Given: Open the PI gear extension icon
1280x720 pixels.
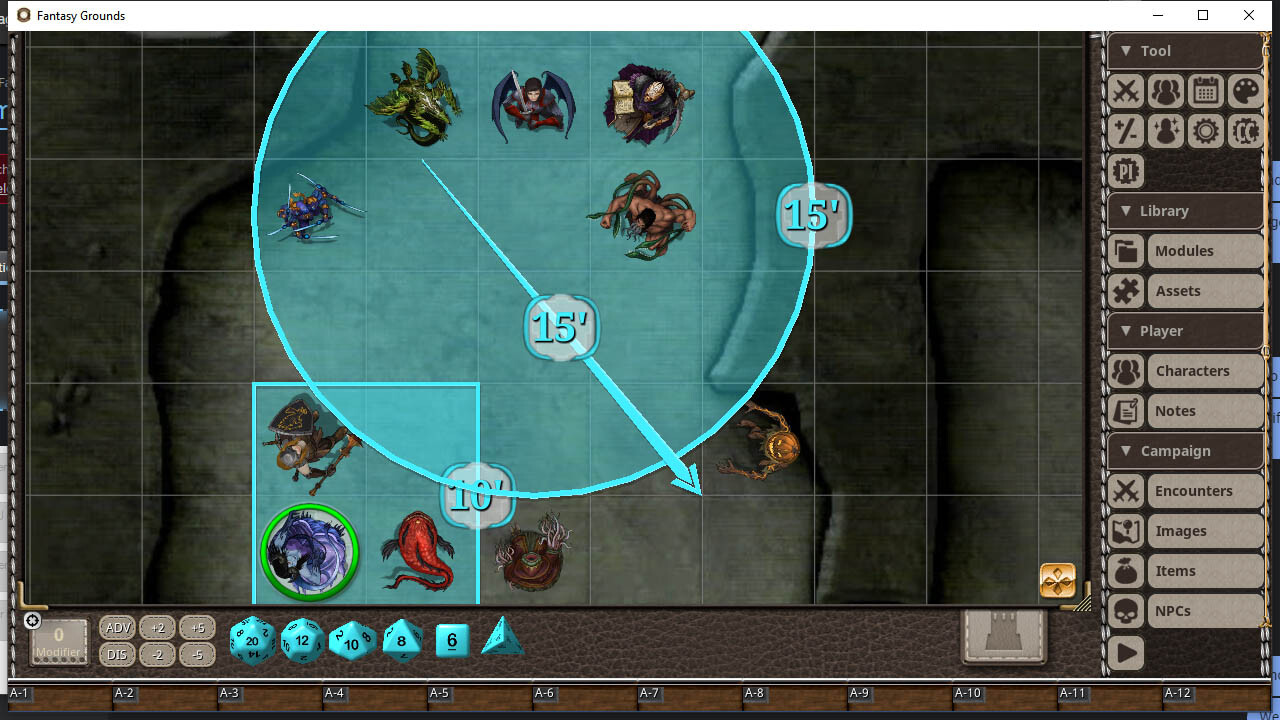Looking at the screenshot, I should coord(1125,171).
